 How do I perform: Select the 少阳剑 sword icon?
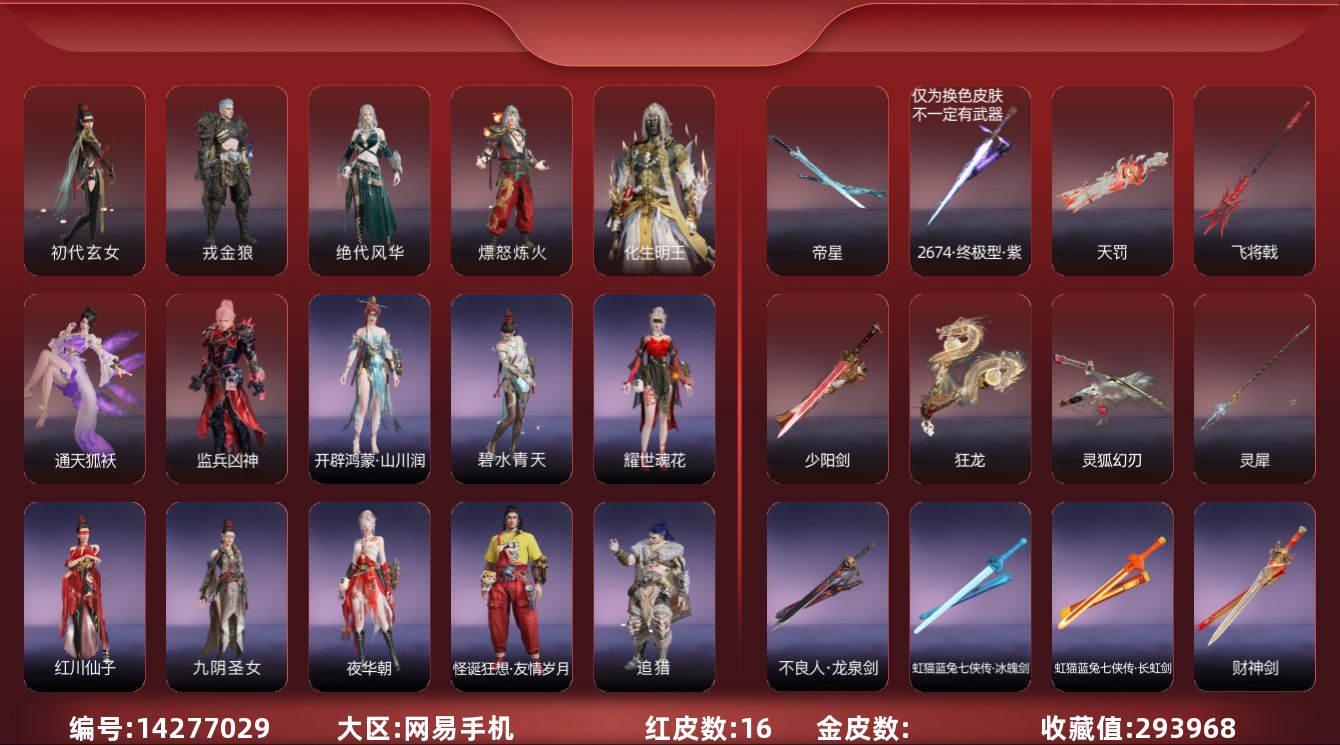pyautogui.click(x=827, y=385)
